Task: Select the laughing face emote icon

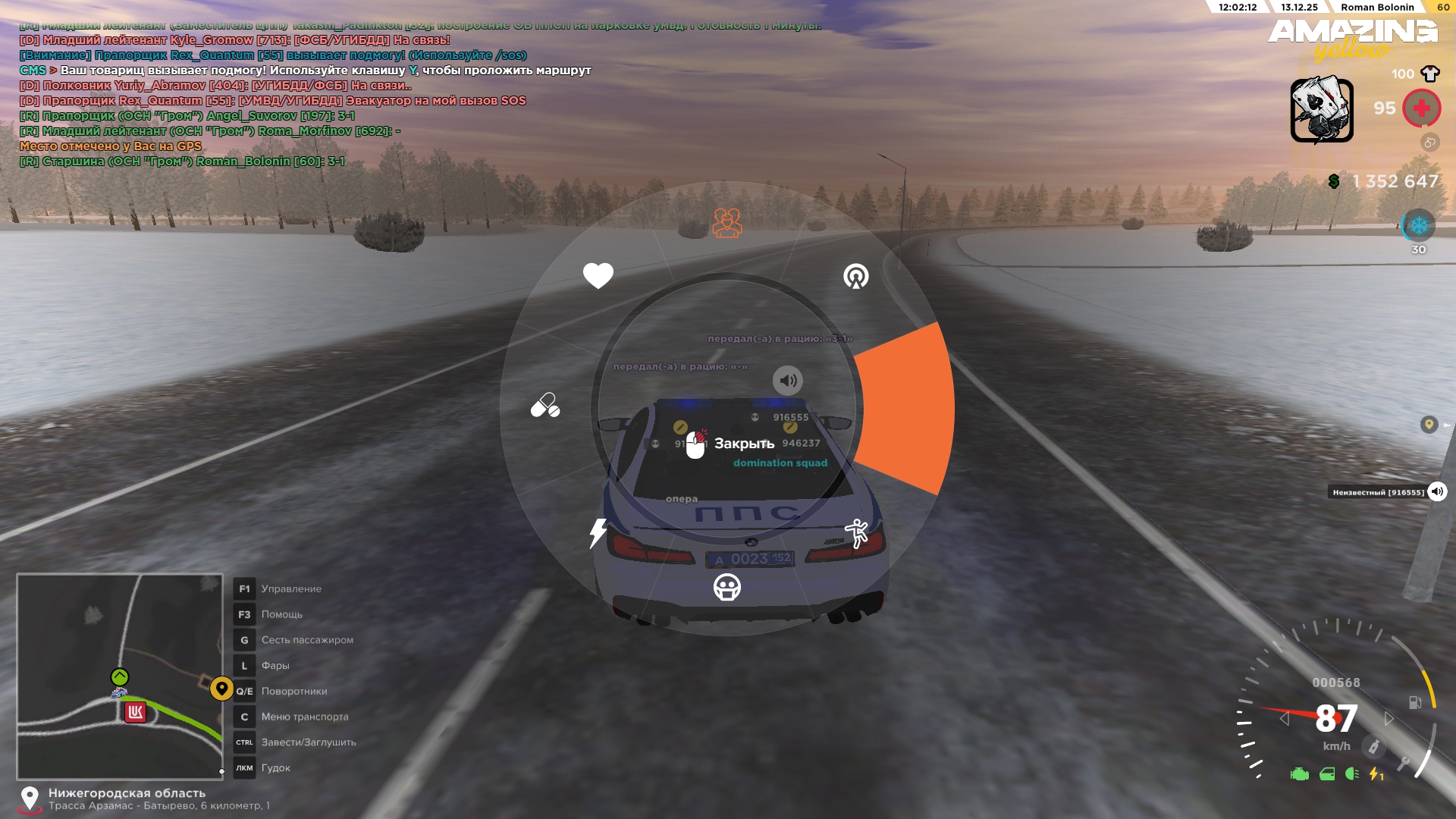Action: 726,588
